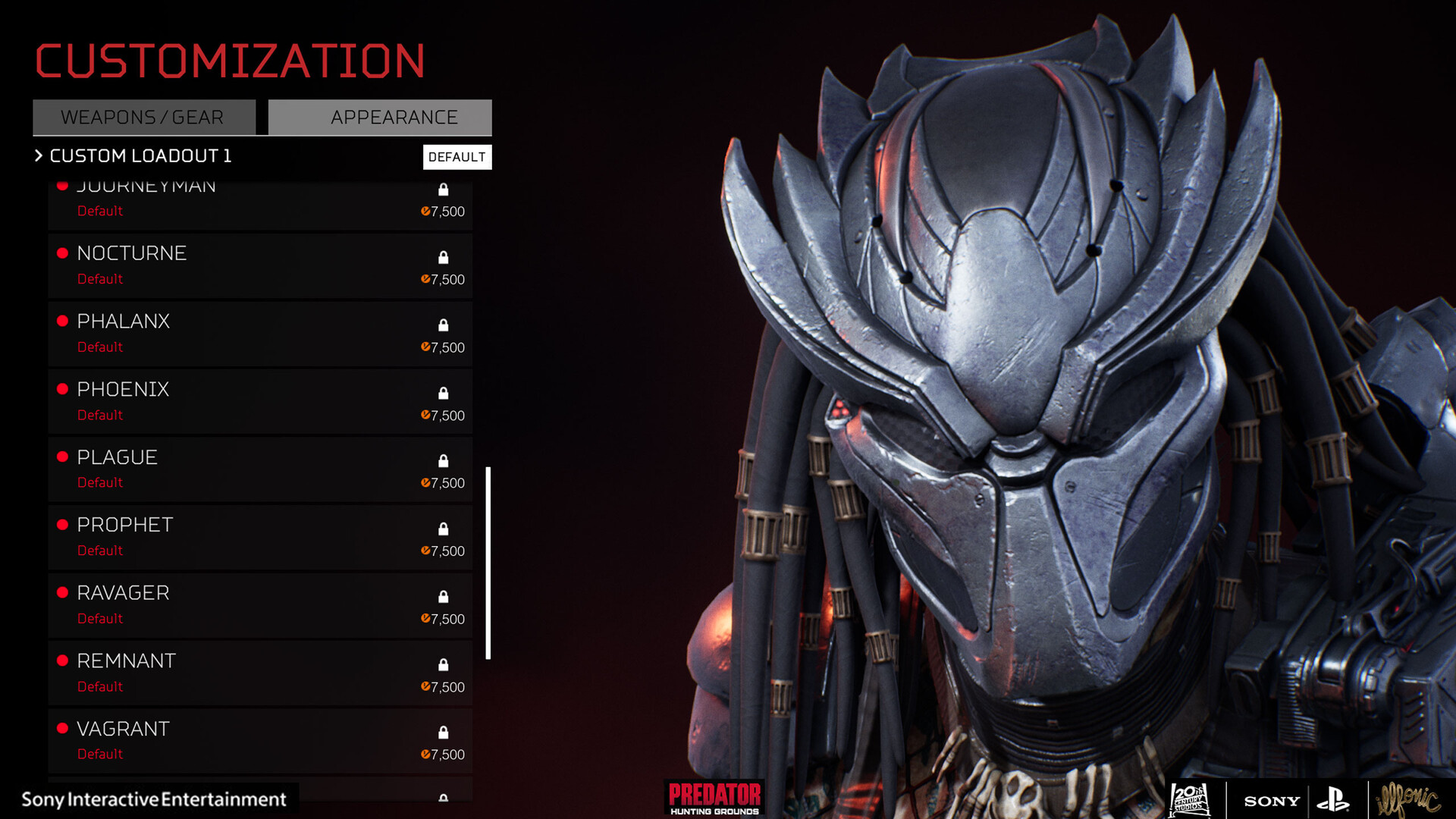The width and height of the screenshot is (1456, 819).
Task: Expand the Custom Loadout 1 header
Action: point(133,156)
